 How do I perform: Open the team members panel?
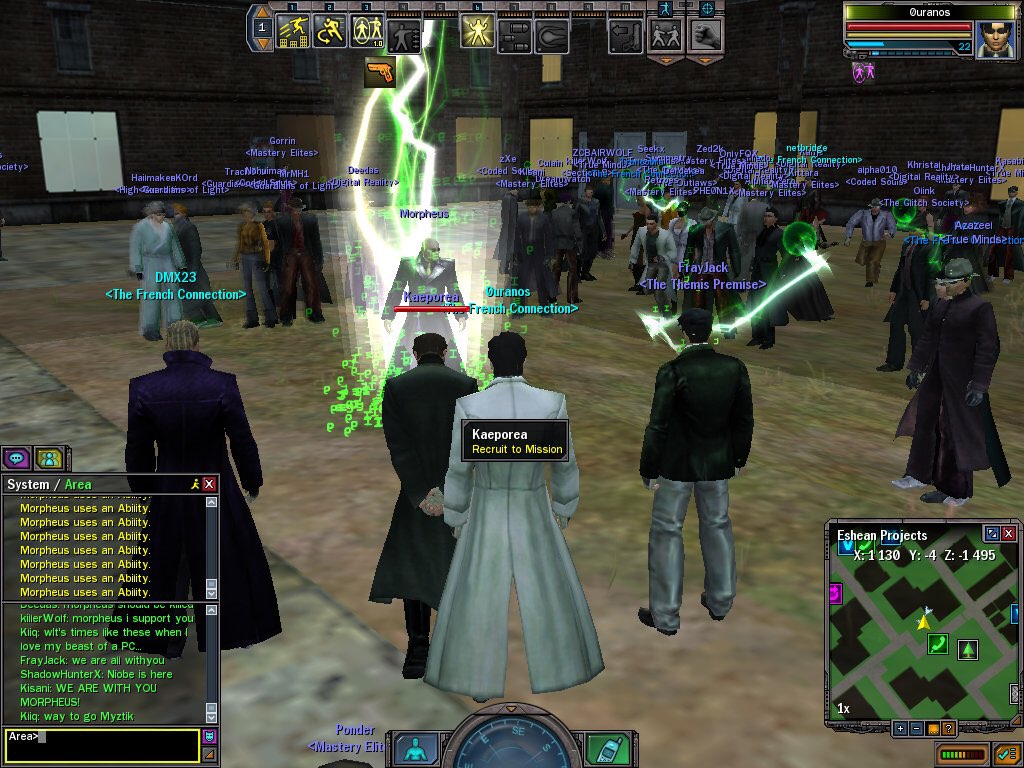47,458
